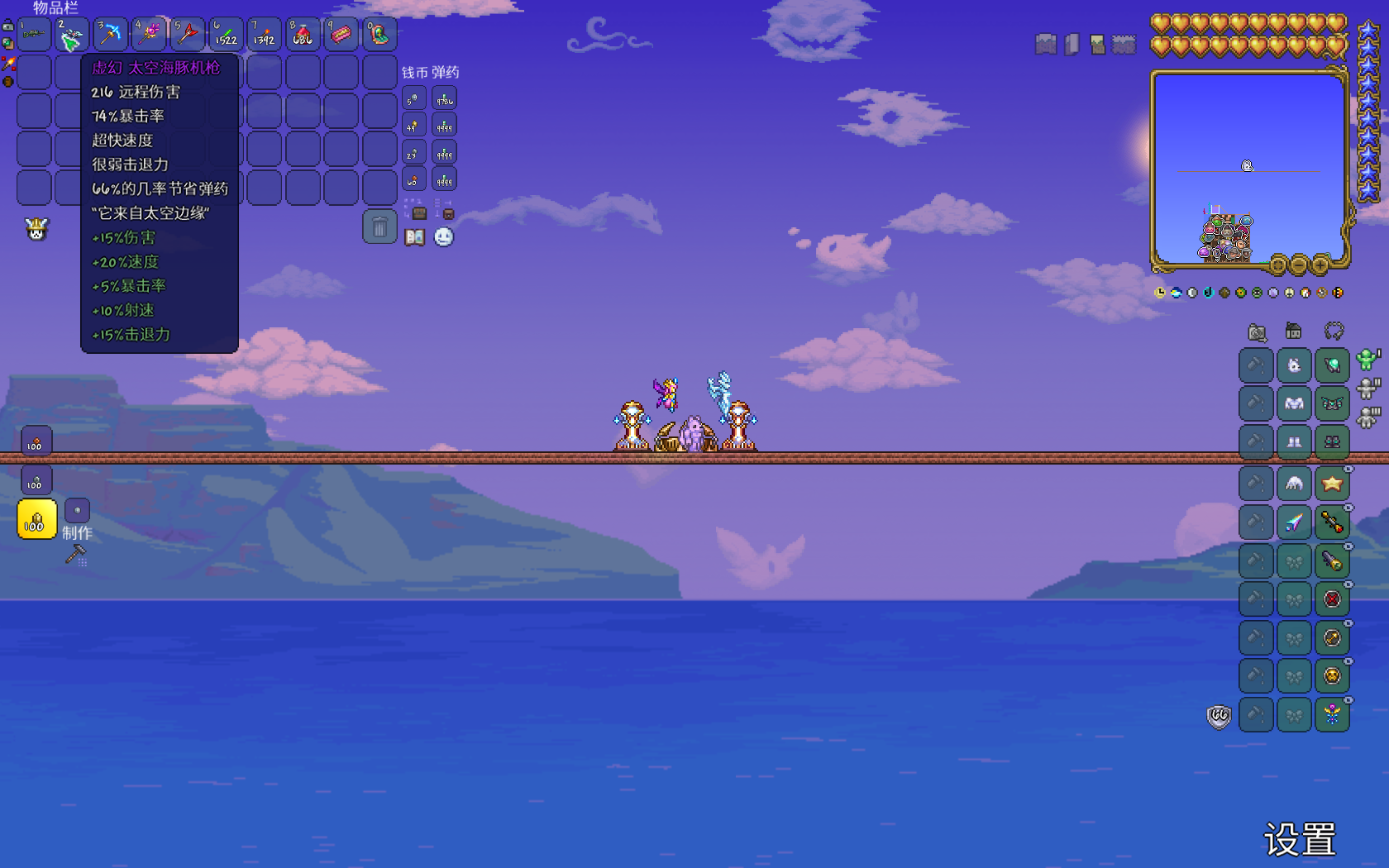The height and width of the screenshot is (868, 1389).
Task: Open the camera mode icon
Action: coord(1257,332)
